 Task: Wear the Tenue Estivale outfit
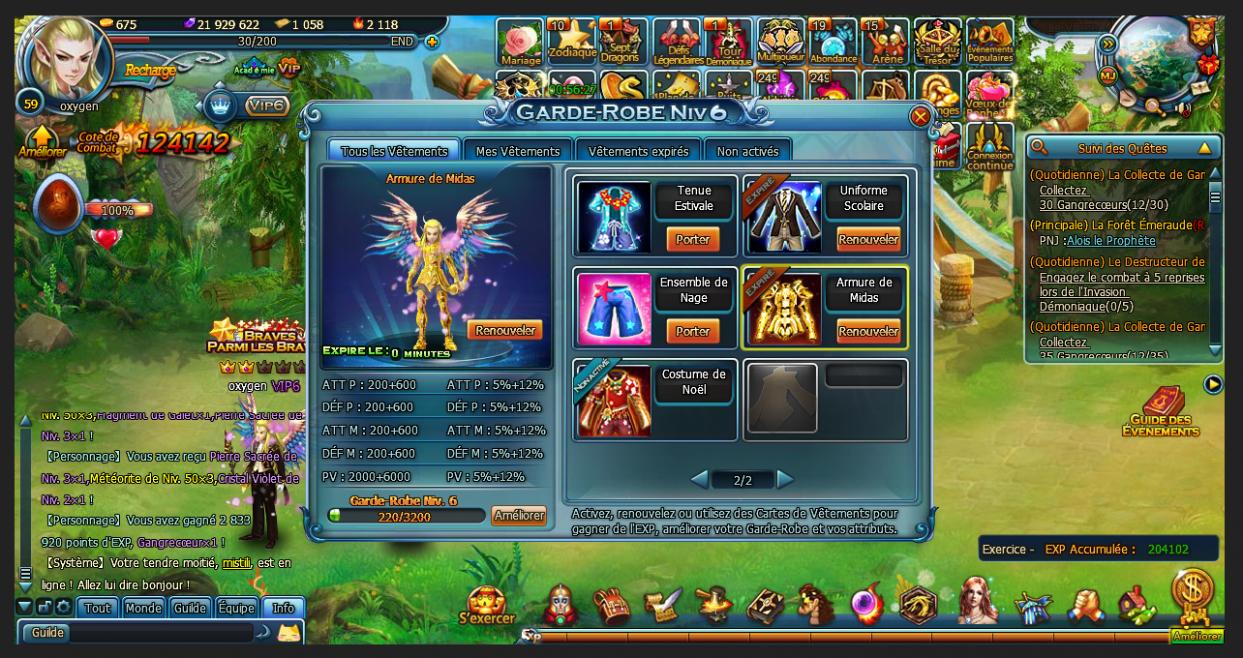693,240
